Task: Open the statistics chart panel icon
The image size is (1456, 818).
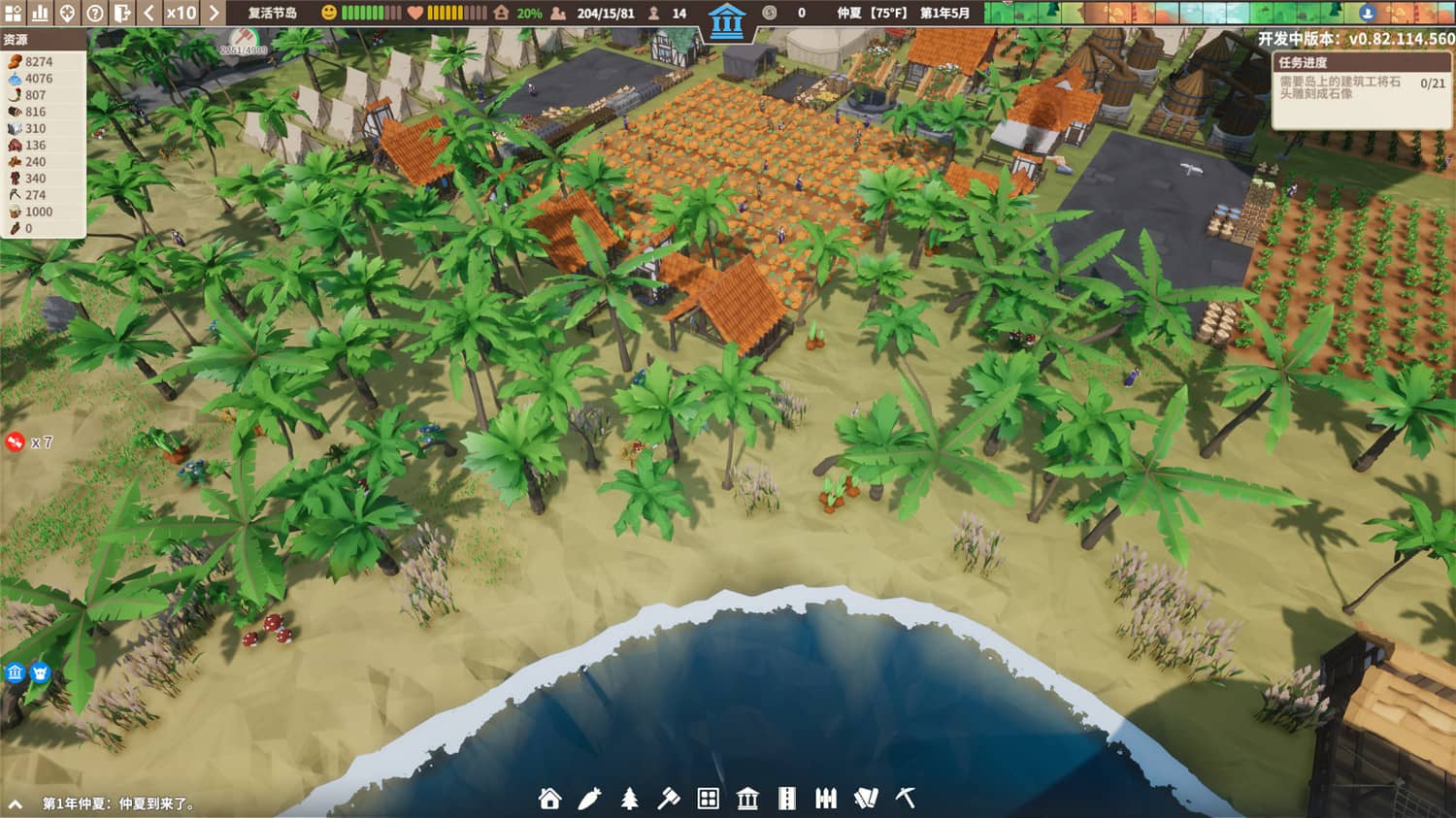Action: tap(41, 14)
